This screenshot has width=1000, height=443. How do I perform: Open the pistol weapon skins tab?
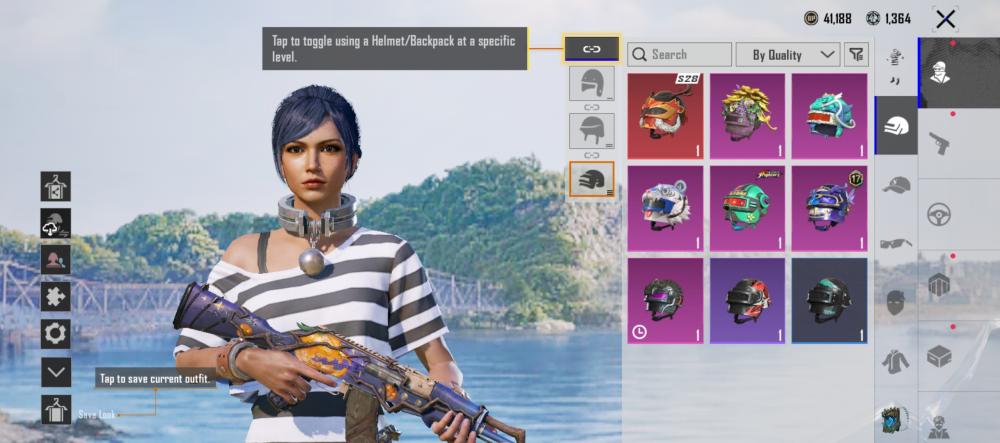940,143
